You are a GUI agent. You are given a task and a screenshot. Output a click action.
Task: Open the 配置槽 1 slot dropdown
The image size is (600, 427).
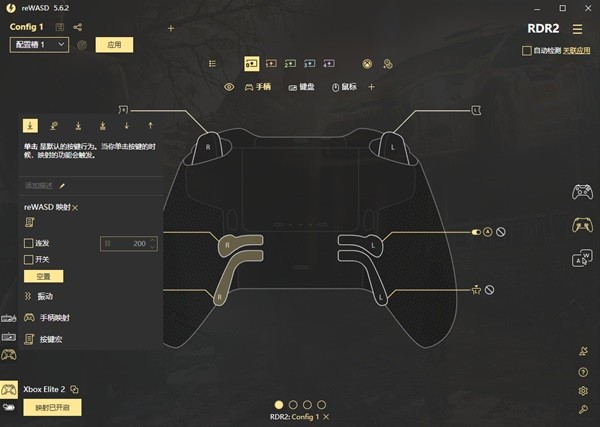(39, 45)
